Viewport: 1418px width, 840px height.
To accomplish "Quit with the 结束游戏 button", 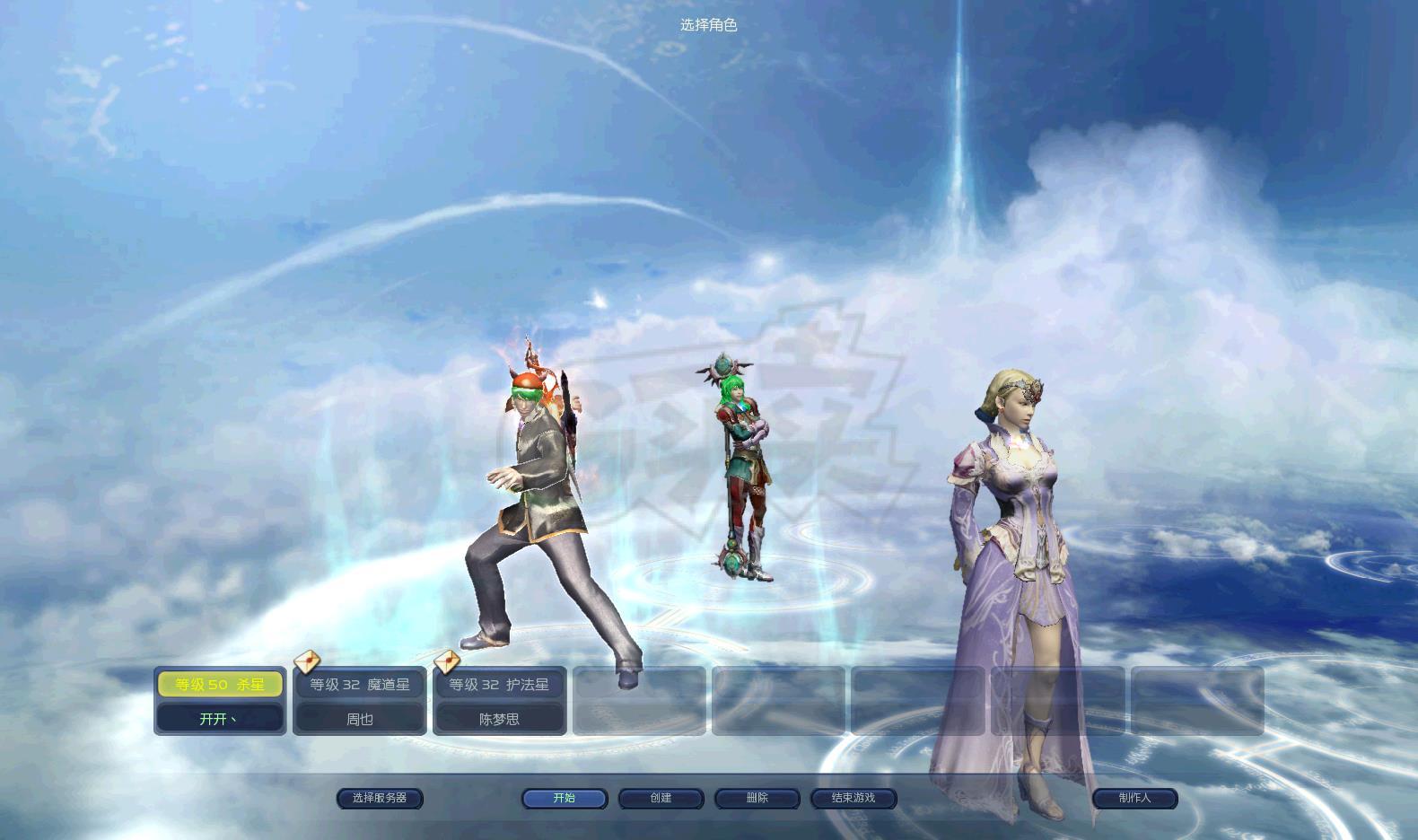I will pos(853,798).
